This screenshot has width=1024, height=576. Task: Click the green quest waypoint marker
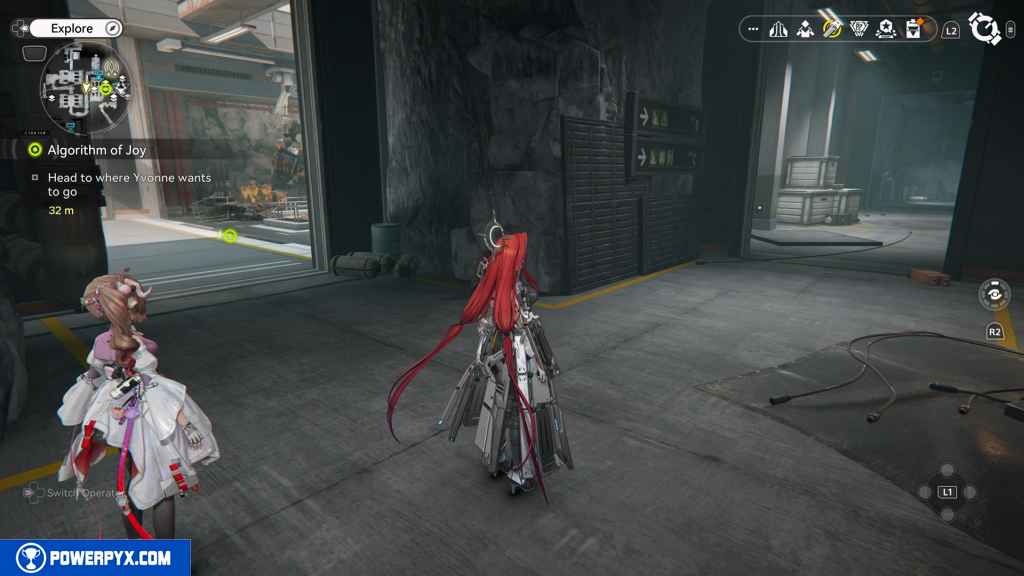coord(230,236)
